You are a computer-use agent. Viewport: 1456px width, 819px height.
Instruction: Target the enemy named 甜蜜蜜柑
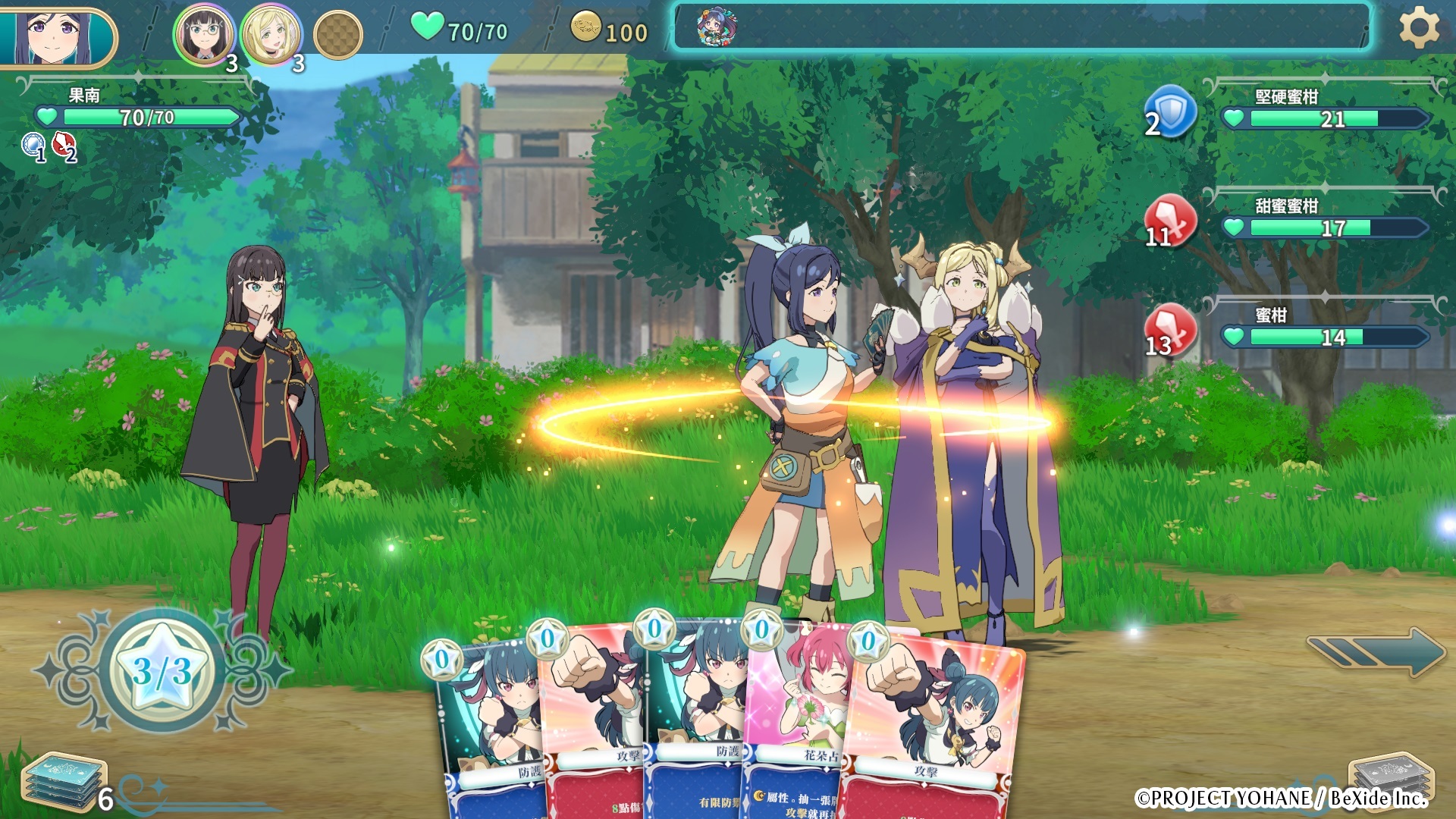tap(1323, 219)
